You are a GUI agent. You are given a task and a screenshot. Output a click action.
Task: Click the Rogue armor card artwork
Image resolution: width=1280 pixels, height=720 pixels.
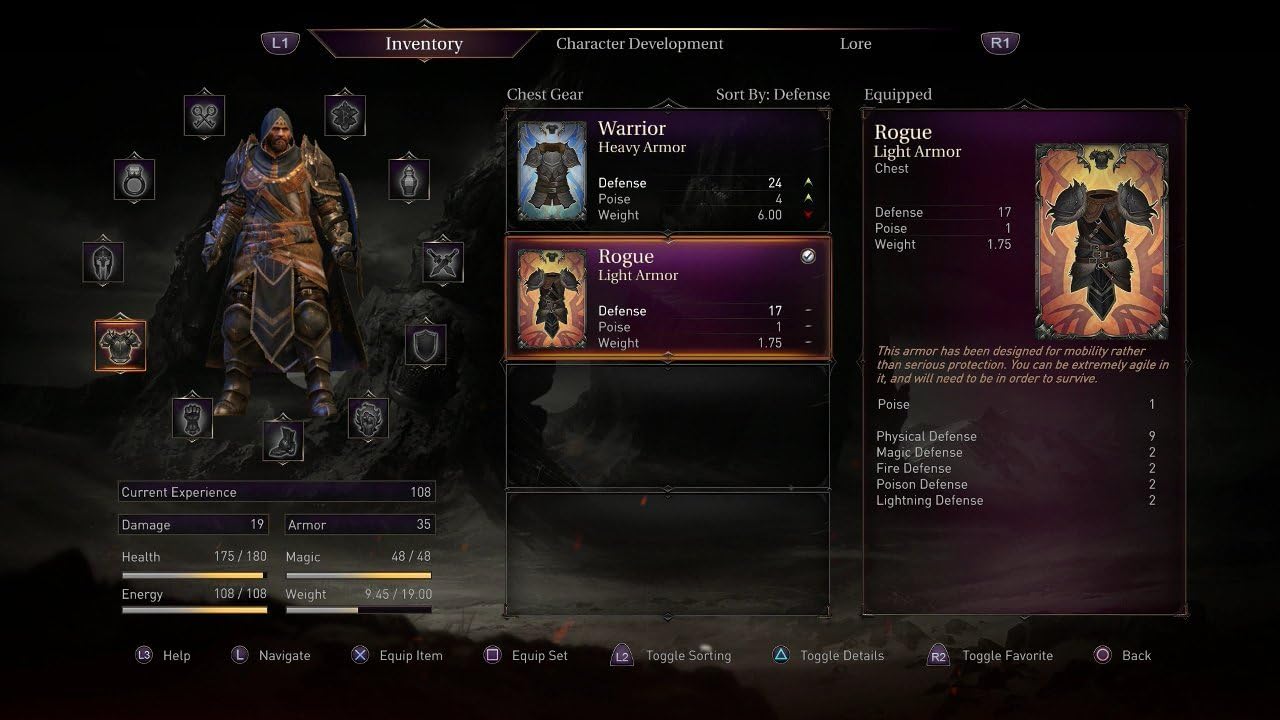pyautogui.click(x=1101, y=241)
